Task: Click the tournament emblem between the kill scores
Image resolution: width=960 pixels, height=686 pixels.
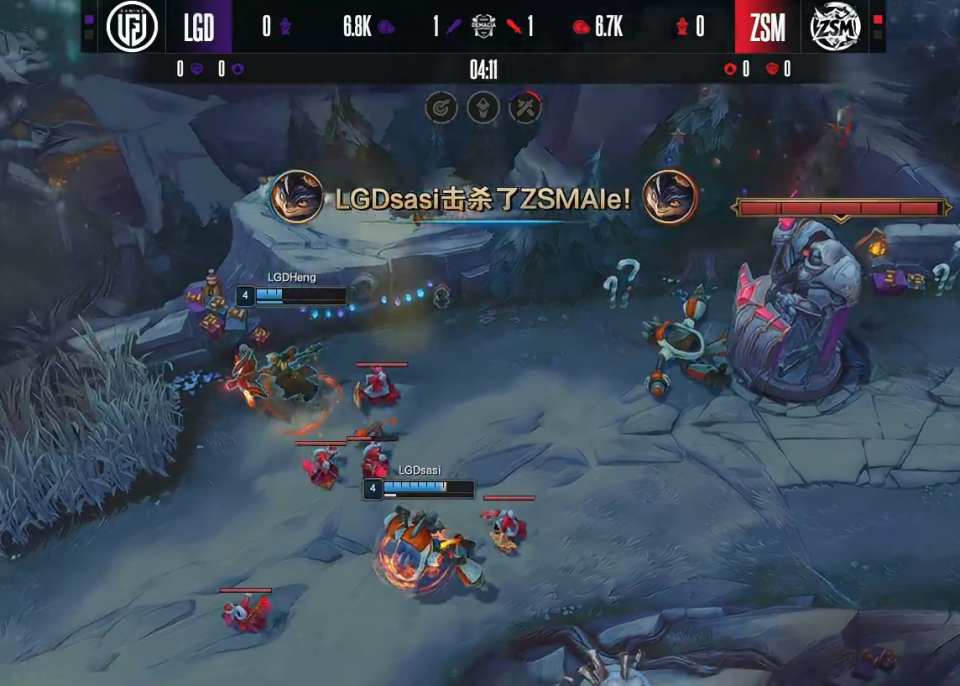Action: tap(483, 27)
